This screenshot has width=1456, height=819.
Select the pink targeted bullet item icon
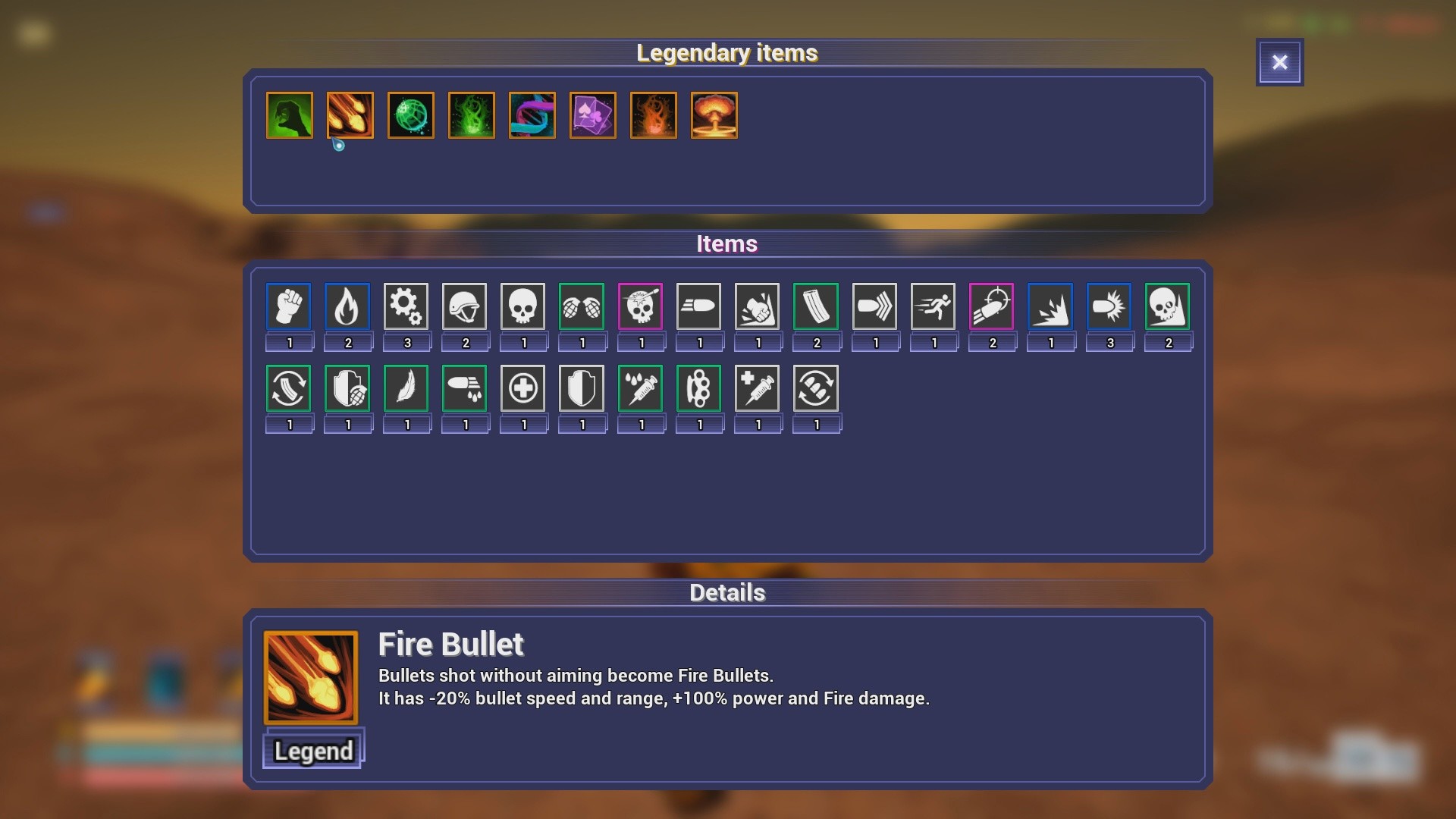point(993,306)
